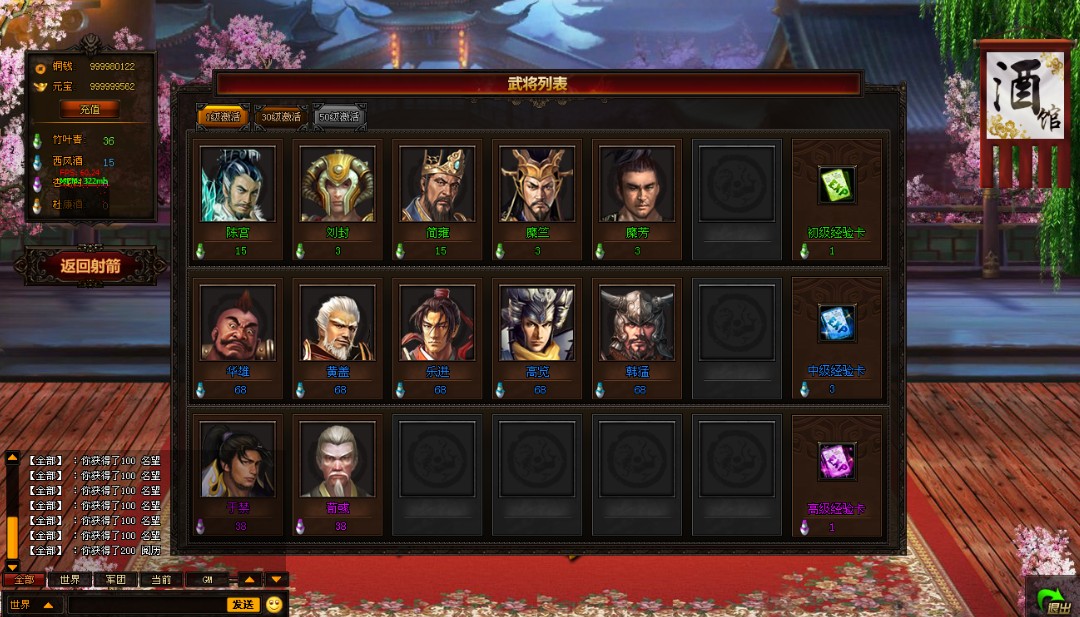Switch chat to the 军团 channel tab
The width and height of the screenshot is (1080, 617).
tap(115, 580)
